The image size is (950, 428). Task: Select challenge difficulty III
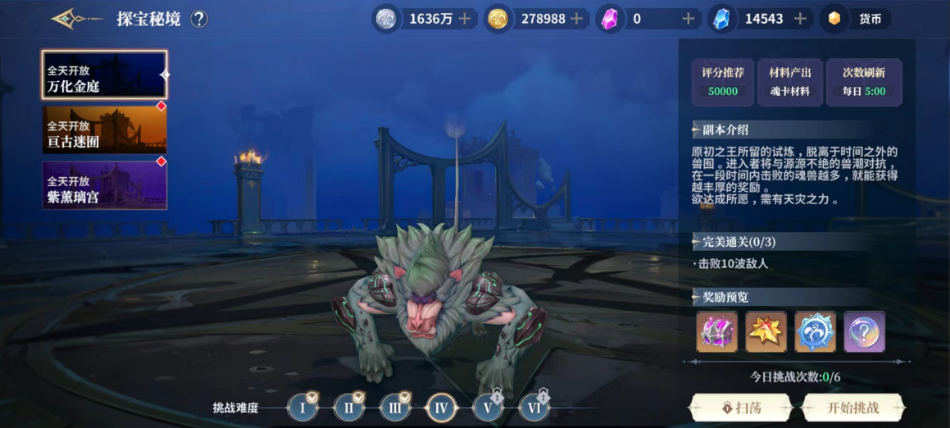(x=395, y=407)
